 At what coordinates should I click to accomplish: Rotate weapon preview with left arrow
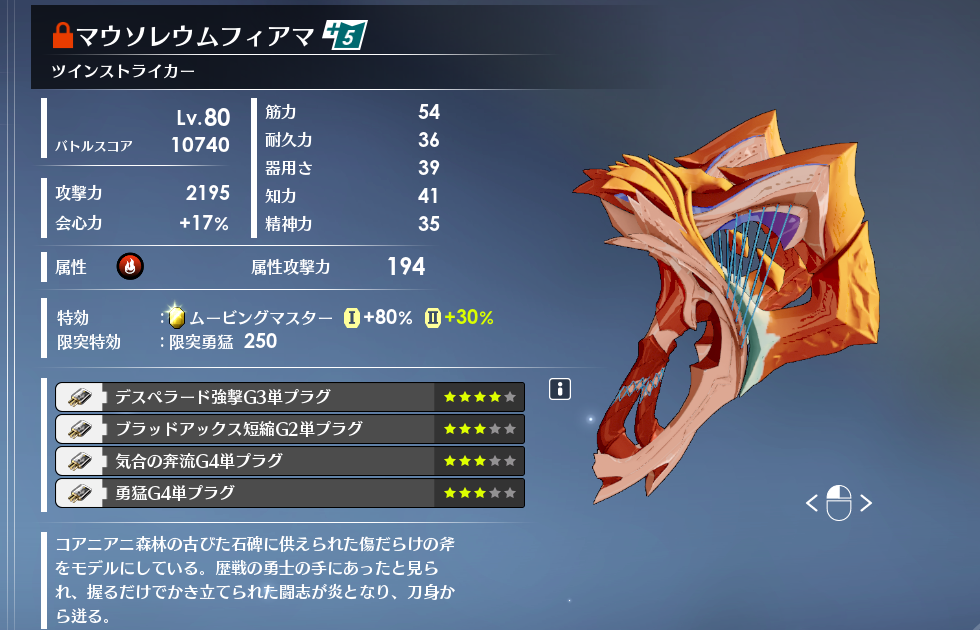tap(812, 503)
